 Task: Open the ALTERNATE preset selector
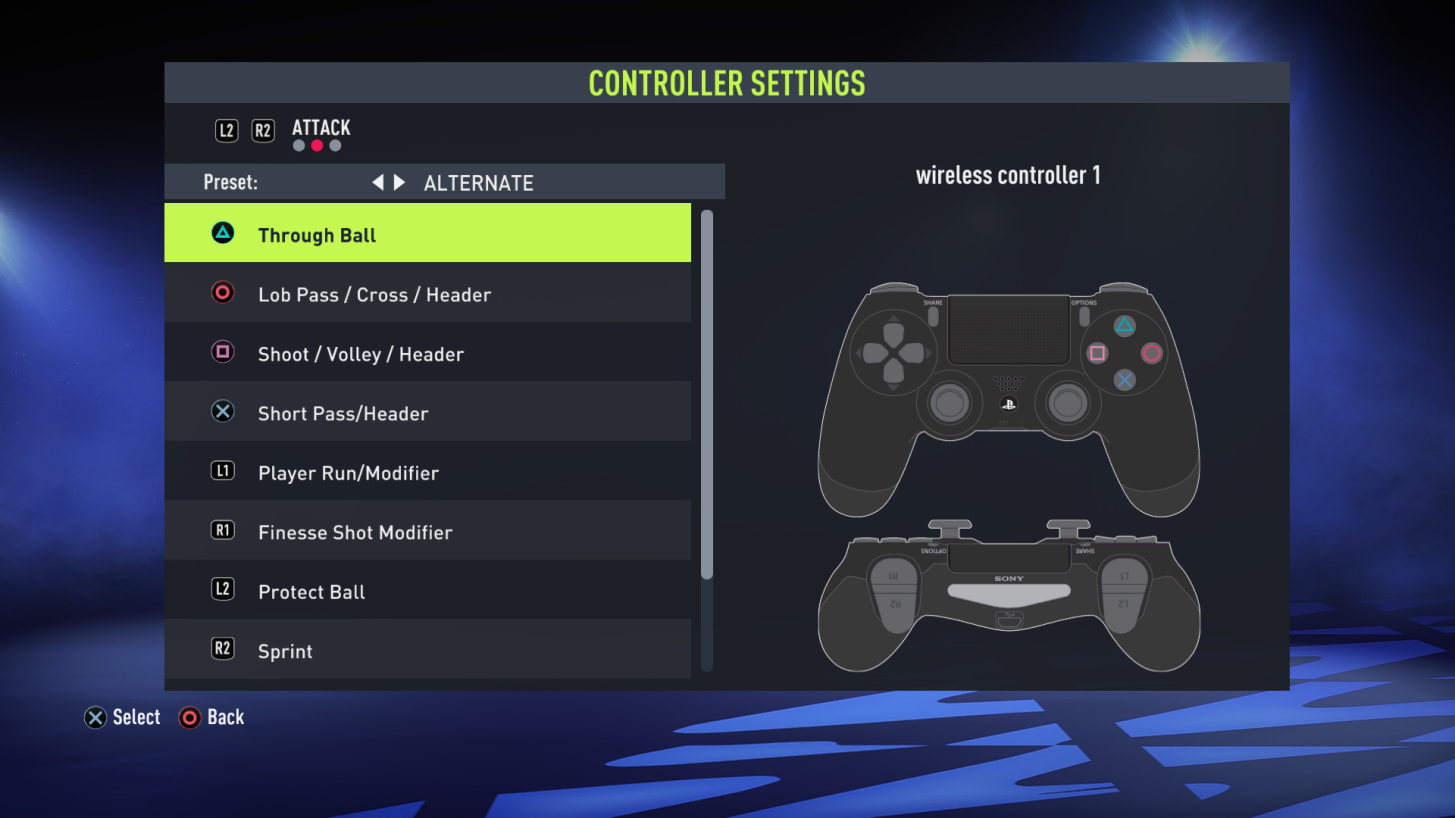478,182
